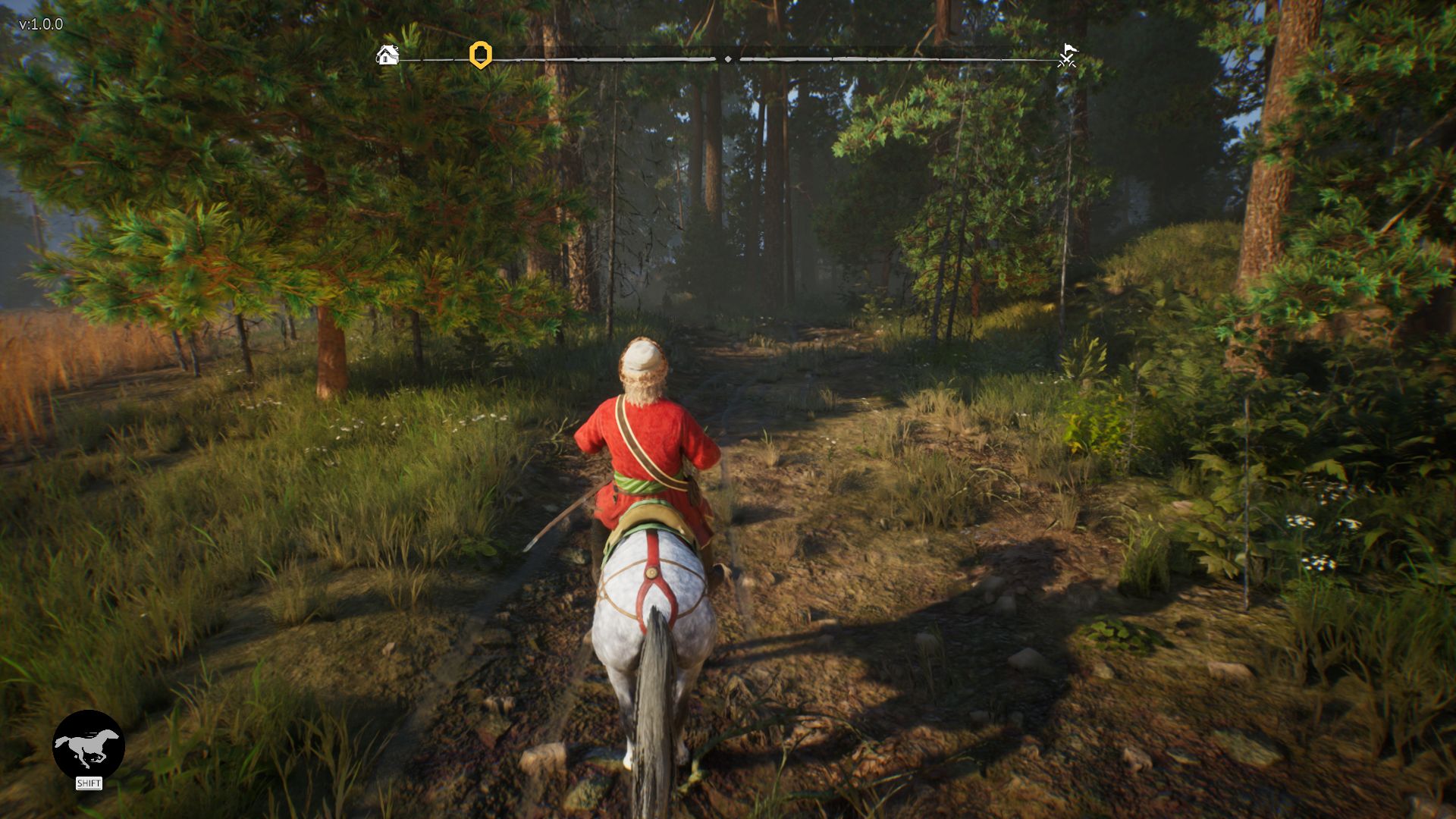
Task: Click the home icon on the journey bar
Action: [x=388, y=55]
